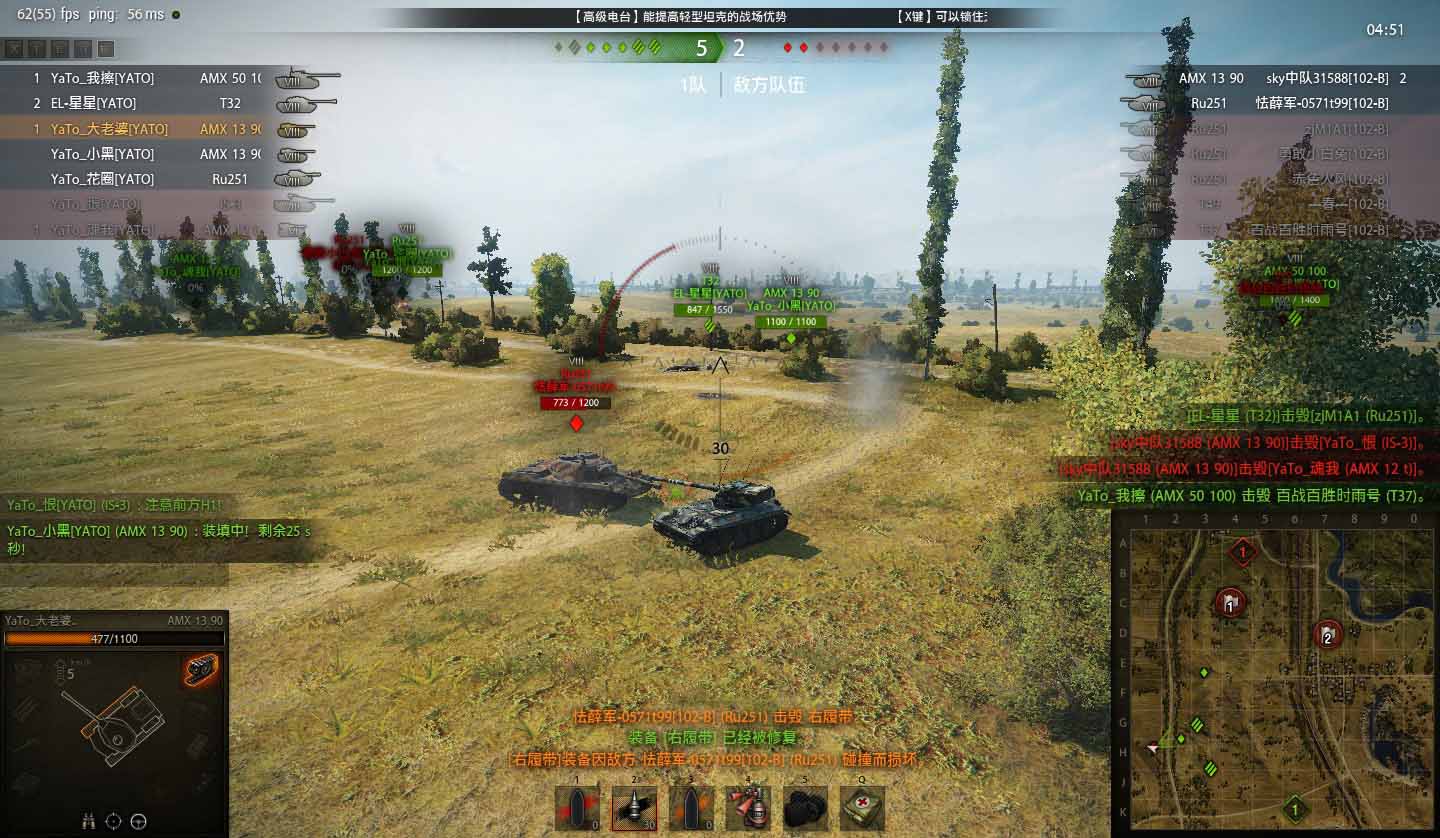Click the binoculars icon in the damage panel
The image size is (1440, 838).
coord(88,821)
